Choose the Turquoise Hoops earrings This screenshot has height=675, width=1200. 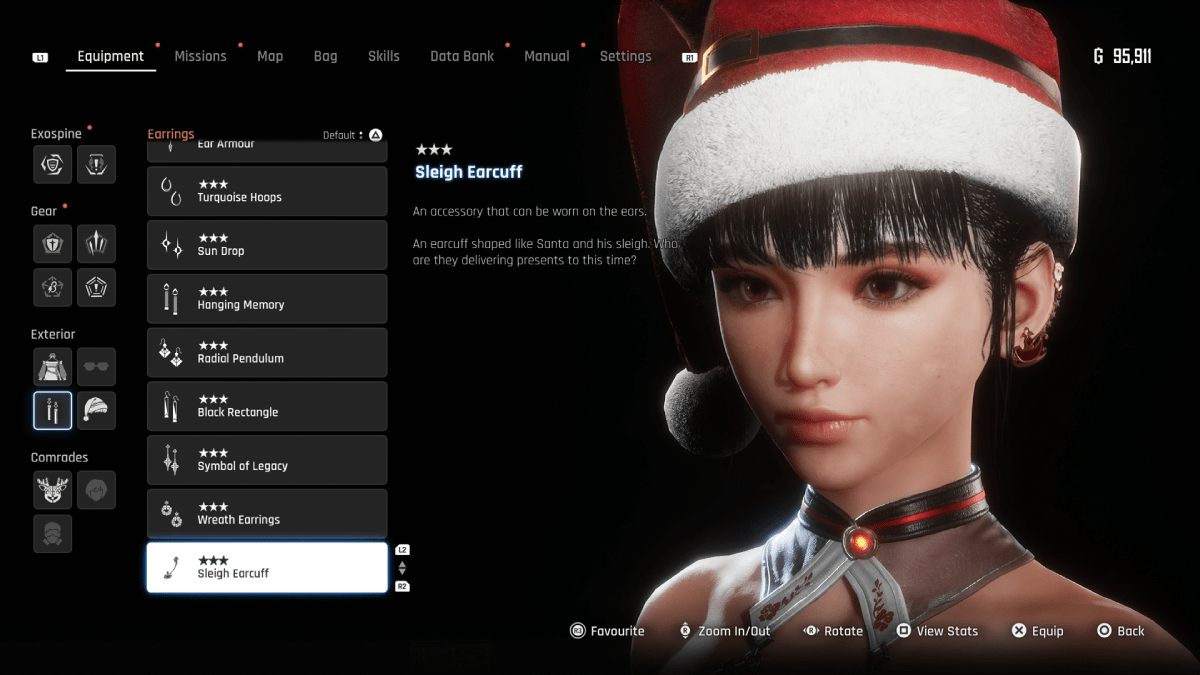(x=267, y=191)
